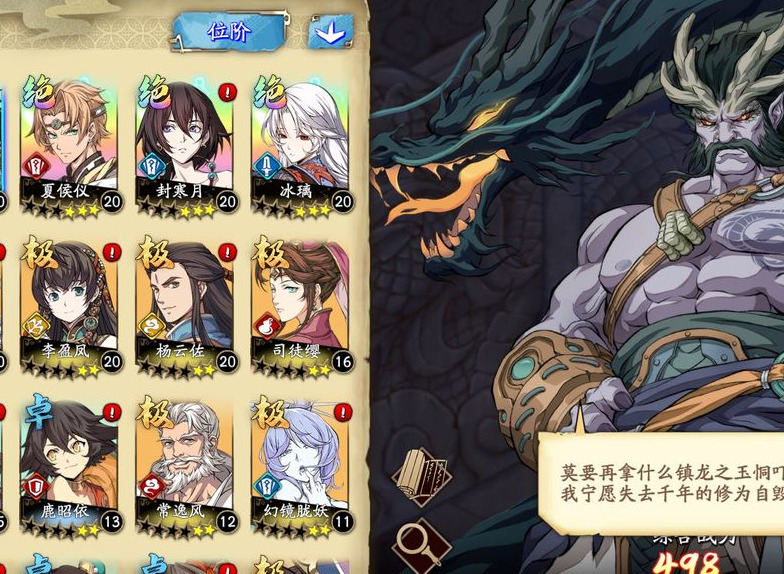This screenshot has width=784, height=574.
Task: Pick the 李盈凤 character card
Action: [x=68, y=302]
